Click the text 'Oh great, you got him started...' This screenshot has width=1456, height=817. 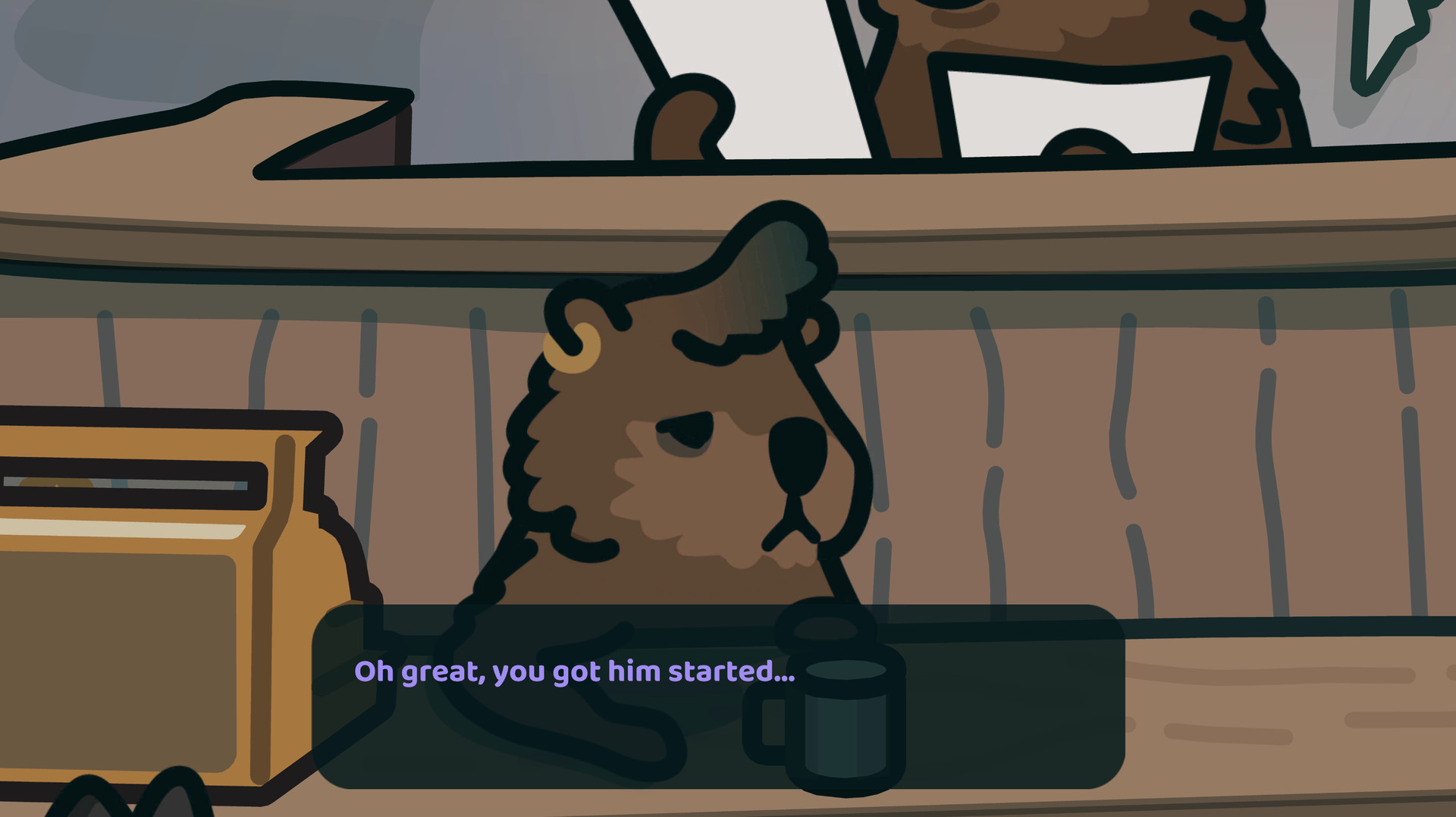(x=575, y=671)
